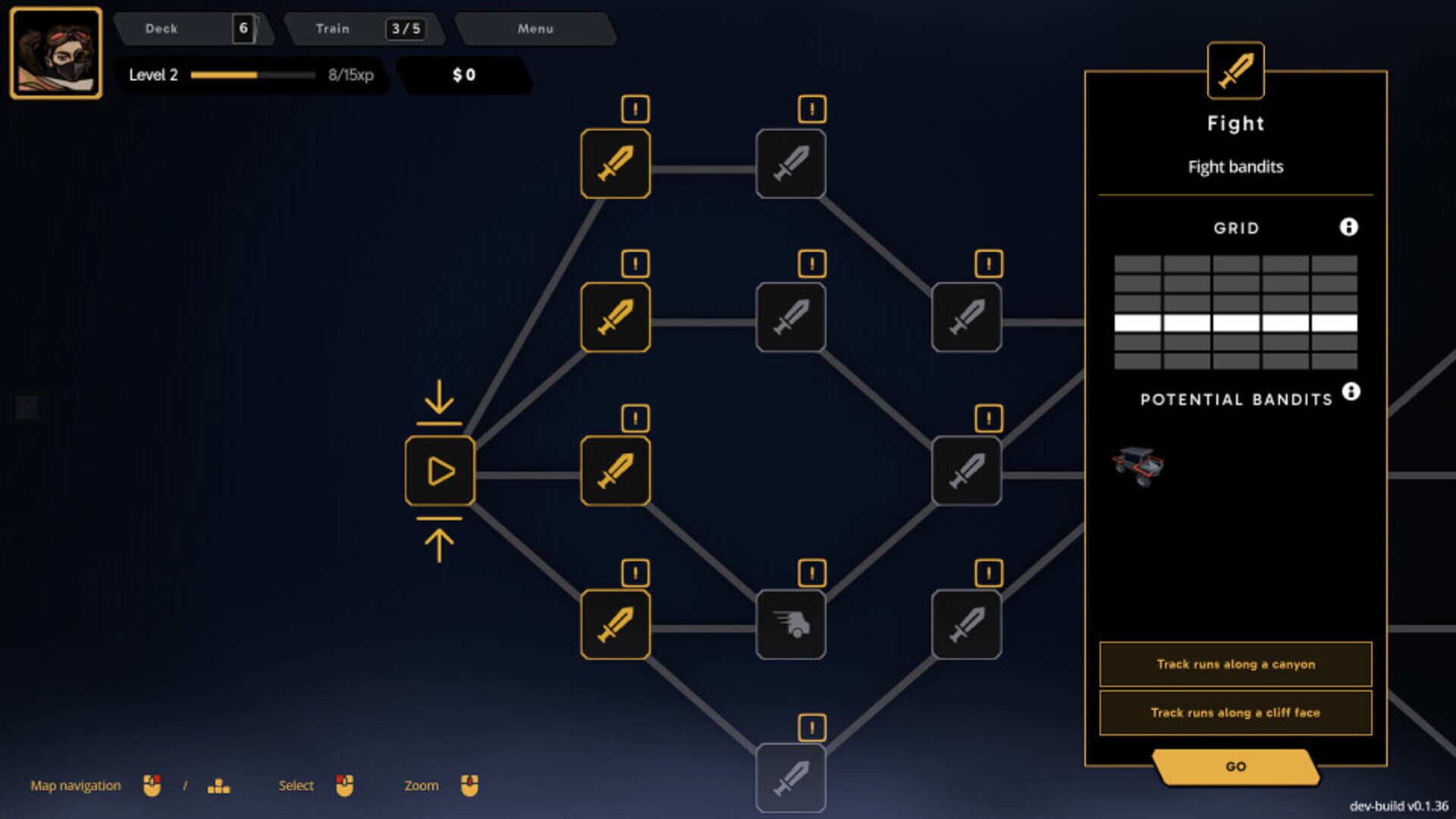Select the bottom-most sword node on the map
The width and height of the screenshot is (1456, 819).
click(x=791, y=778)
